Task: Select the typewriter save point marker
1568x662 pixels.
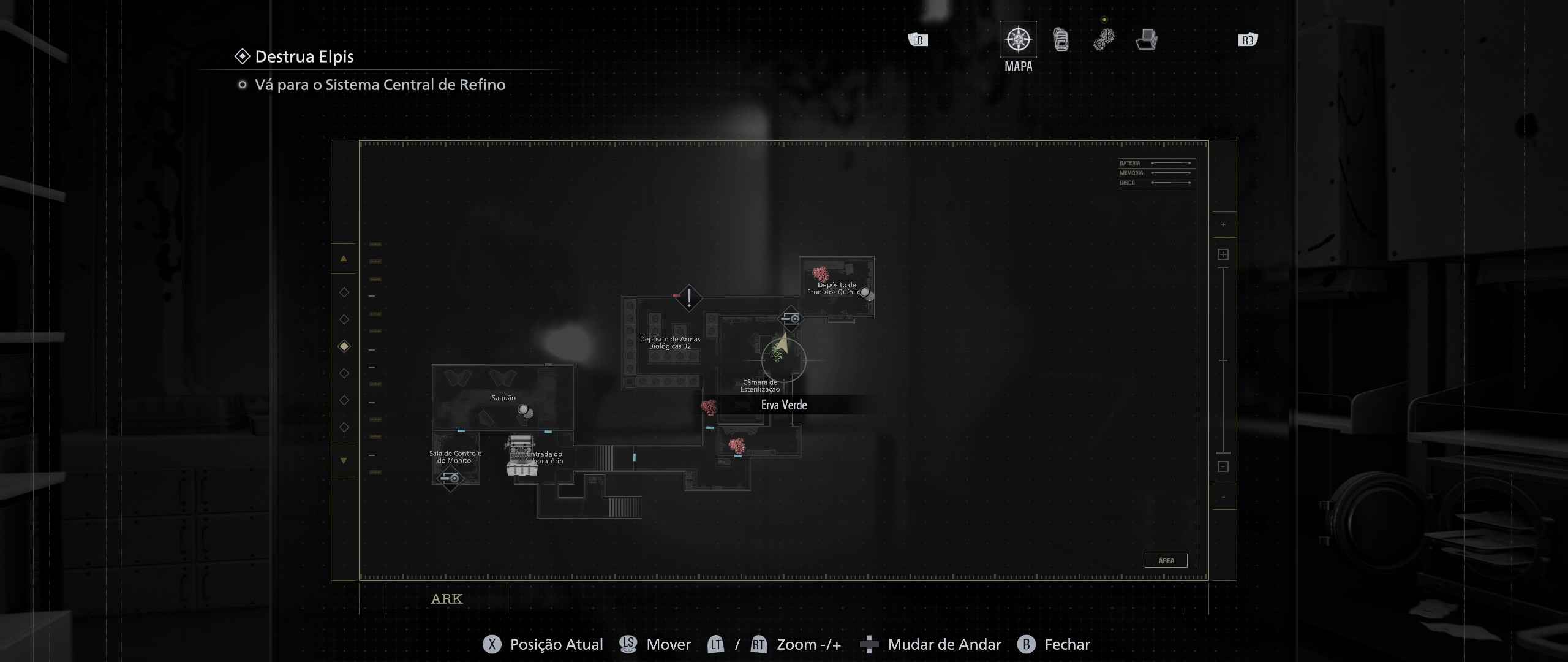Action: (x=521, y=455)
